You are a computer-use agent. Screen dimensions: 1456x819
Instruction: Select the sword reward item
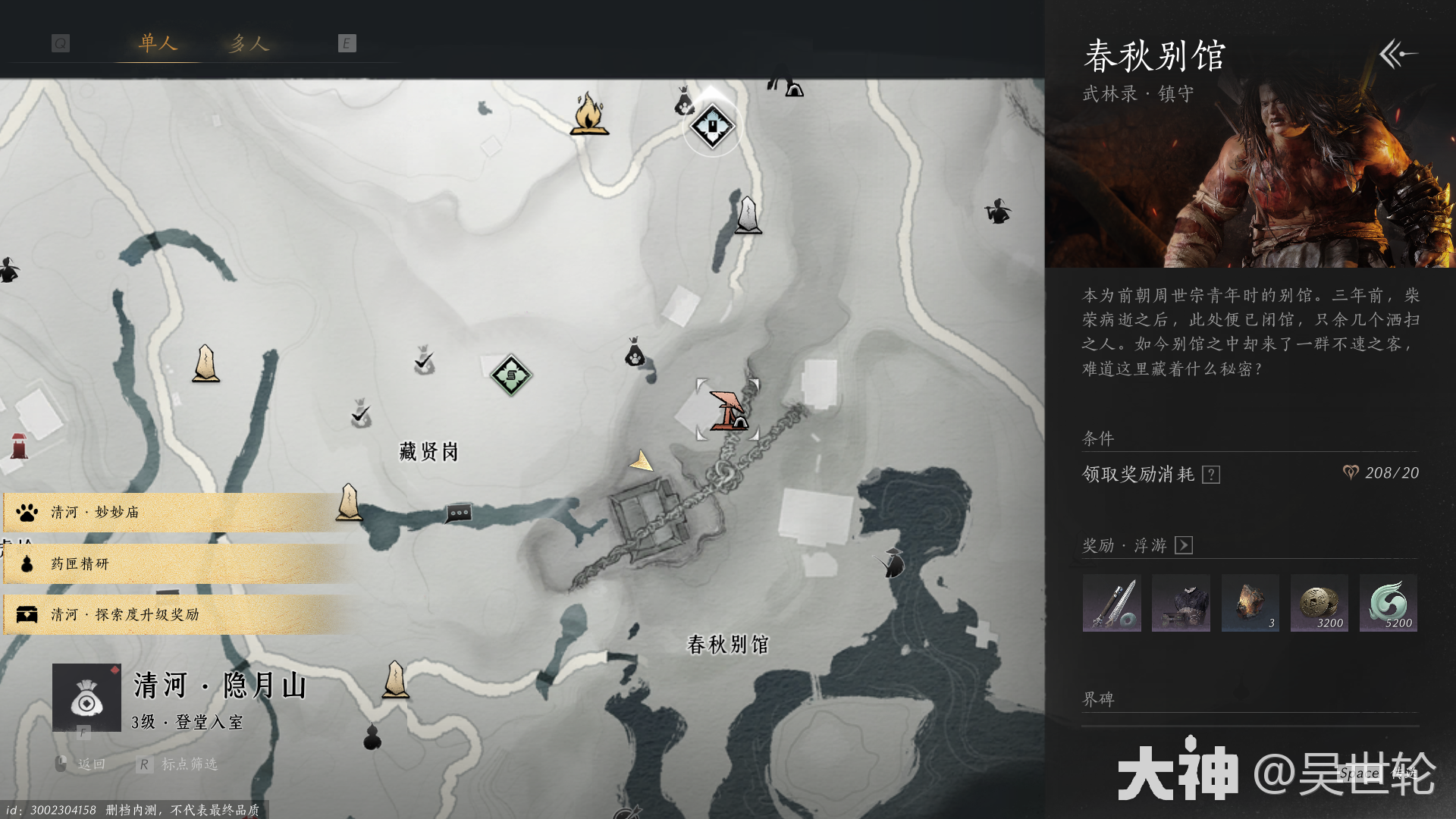1112,603
